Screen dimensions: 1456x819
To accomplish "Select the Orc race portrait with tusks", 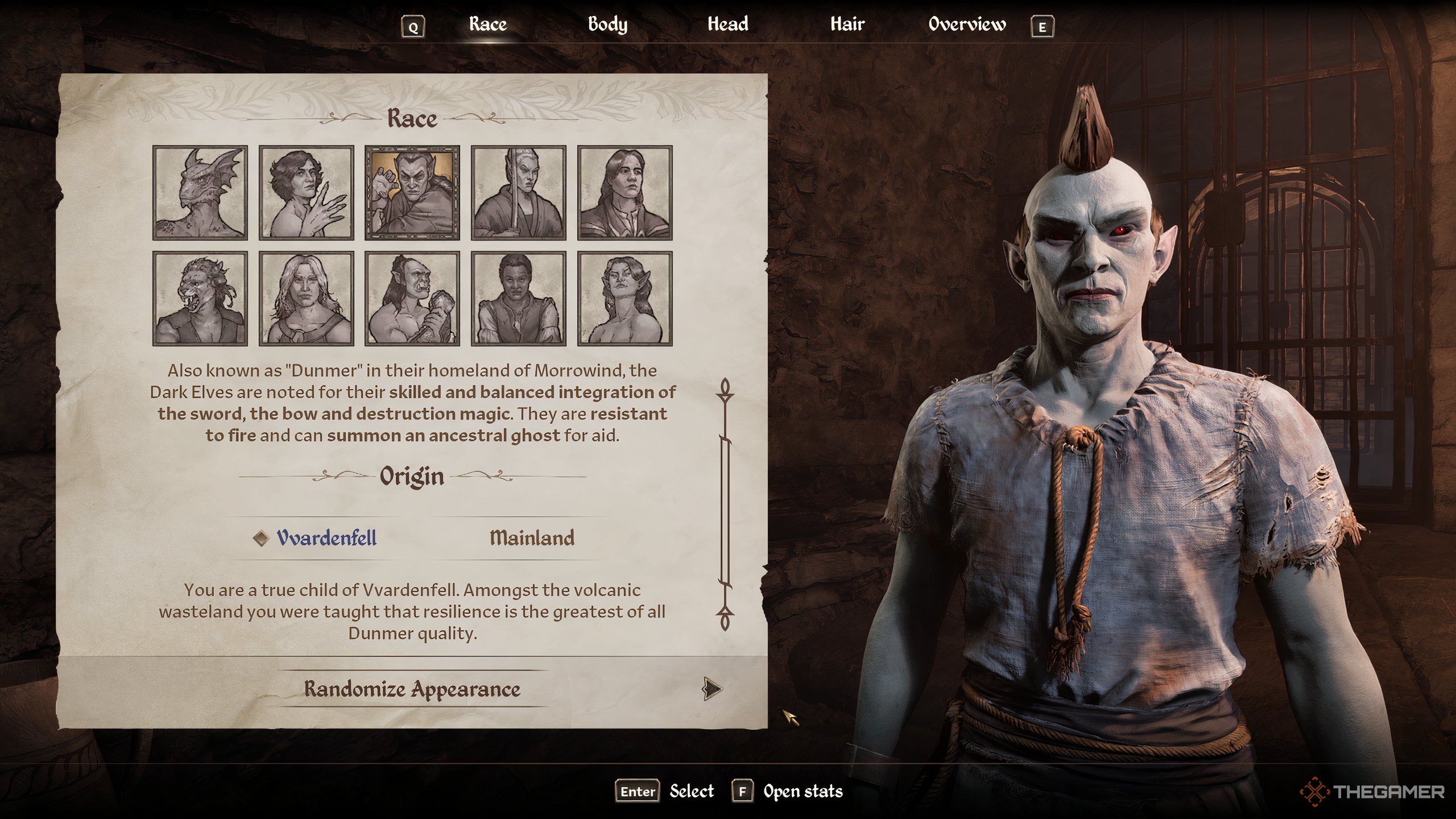I will (412, 299).
